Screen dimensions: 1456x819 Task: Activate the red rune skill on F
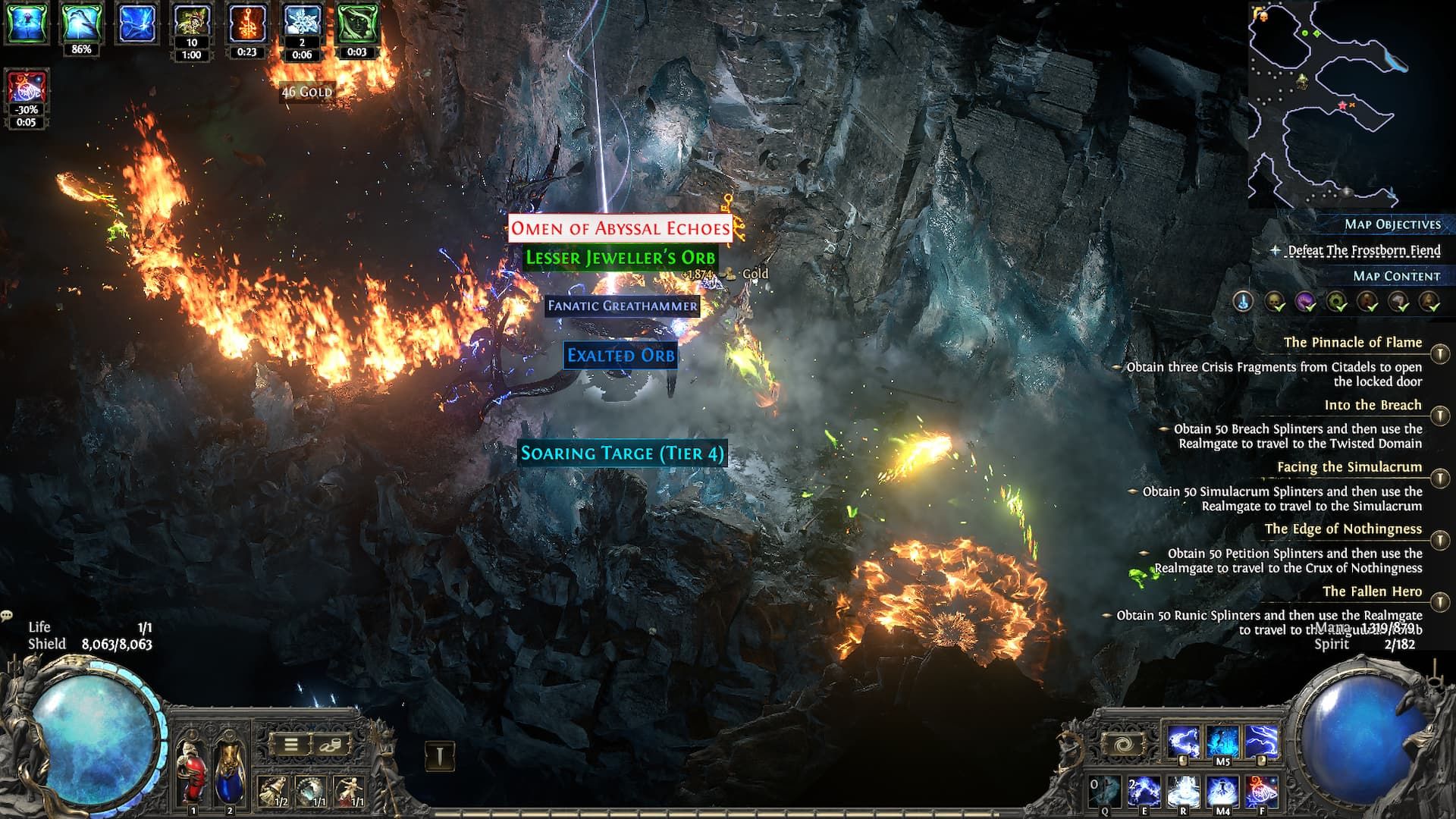point(1261,792)
